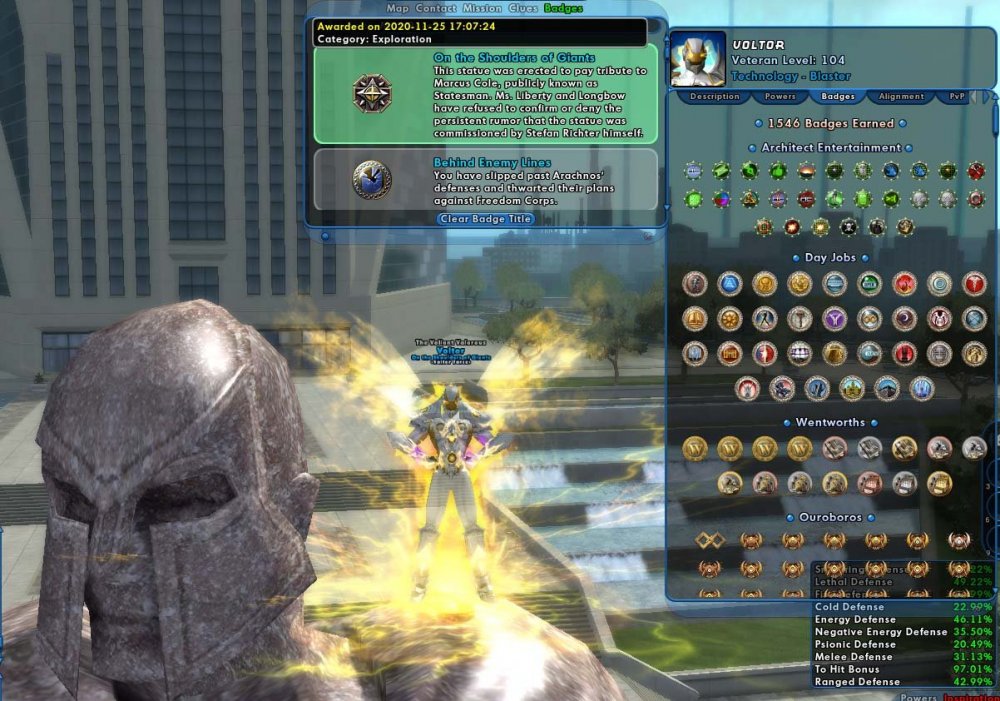Image resolution: width=1000 pixels, height=701 pixels.
Task: Select the red medical caduceus Day Jobs badge
Action: (973, 284)
